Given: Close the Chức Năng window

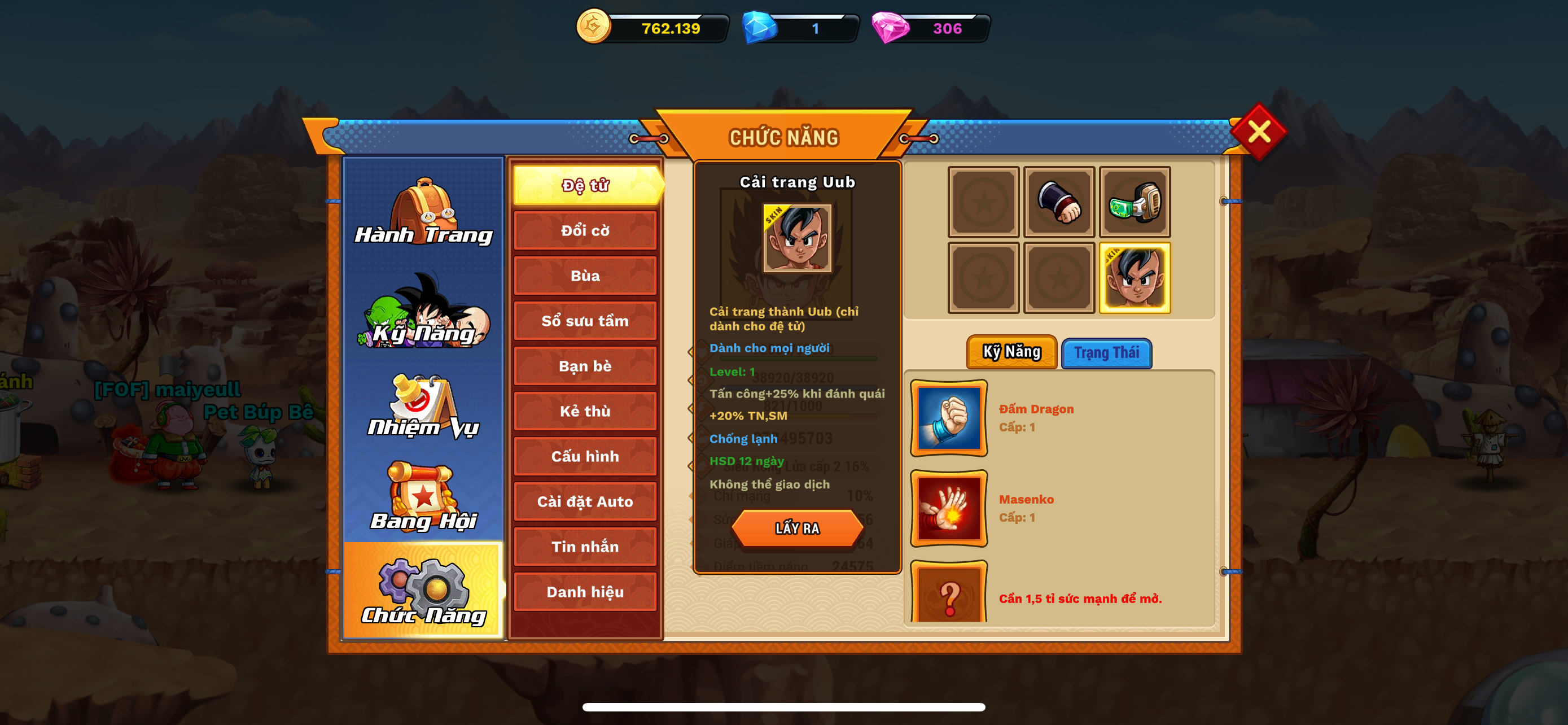Looking at the screenshot, I should pos(1258,132).
